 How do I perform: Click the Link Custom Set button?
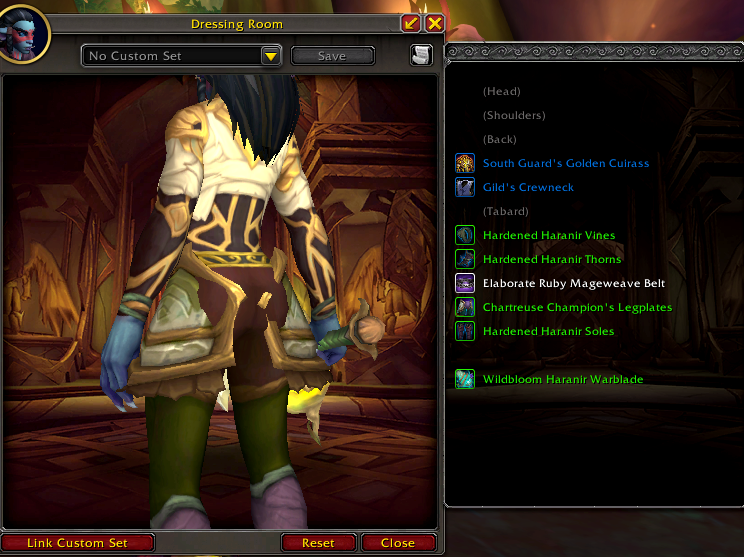pyautogui.click(x=78, y=543)
